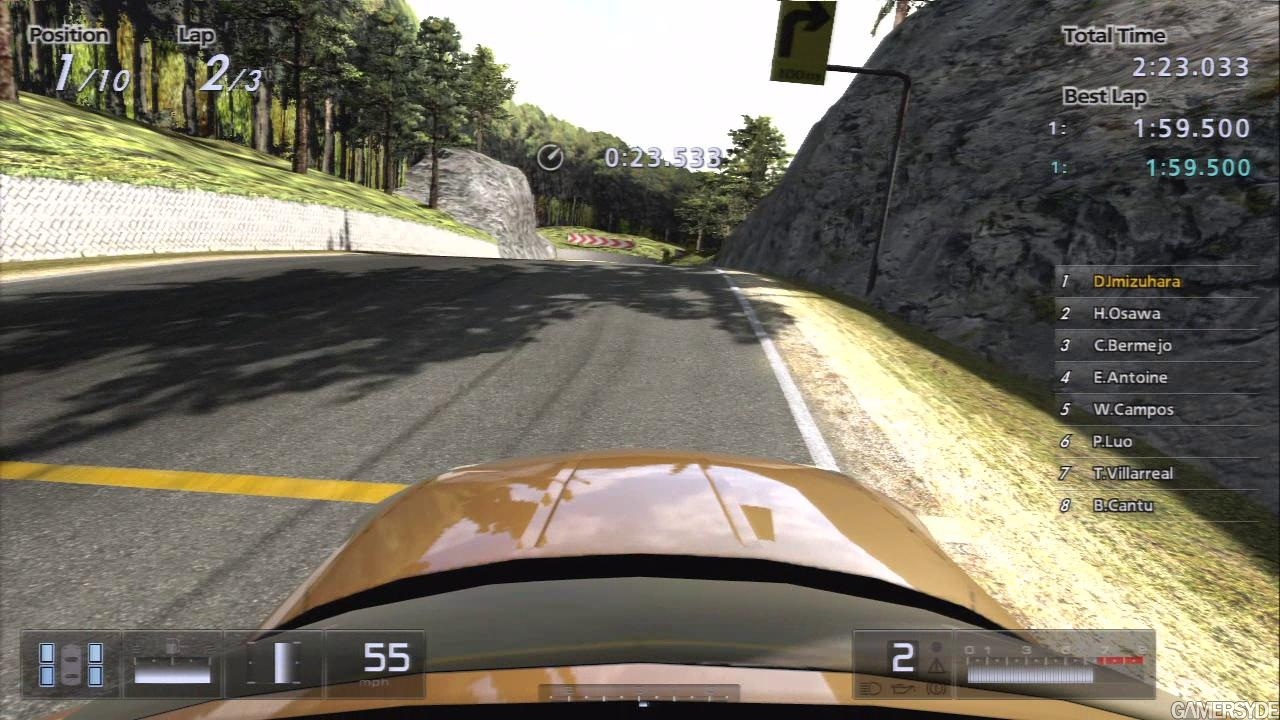Click the triangle hazard warning icon
The image size is (1280, 720).
click(936, 665)
